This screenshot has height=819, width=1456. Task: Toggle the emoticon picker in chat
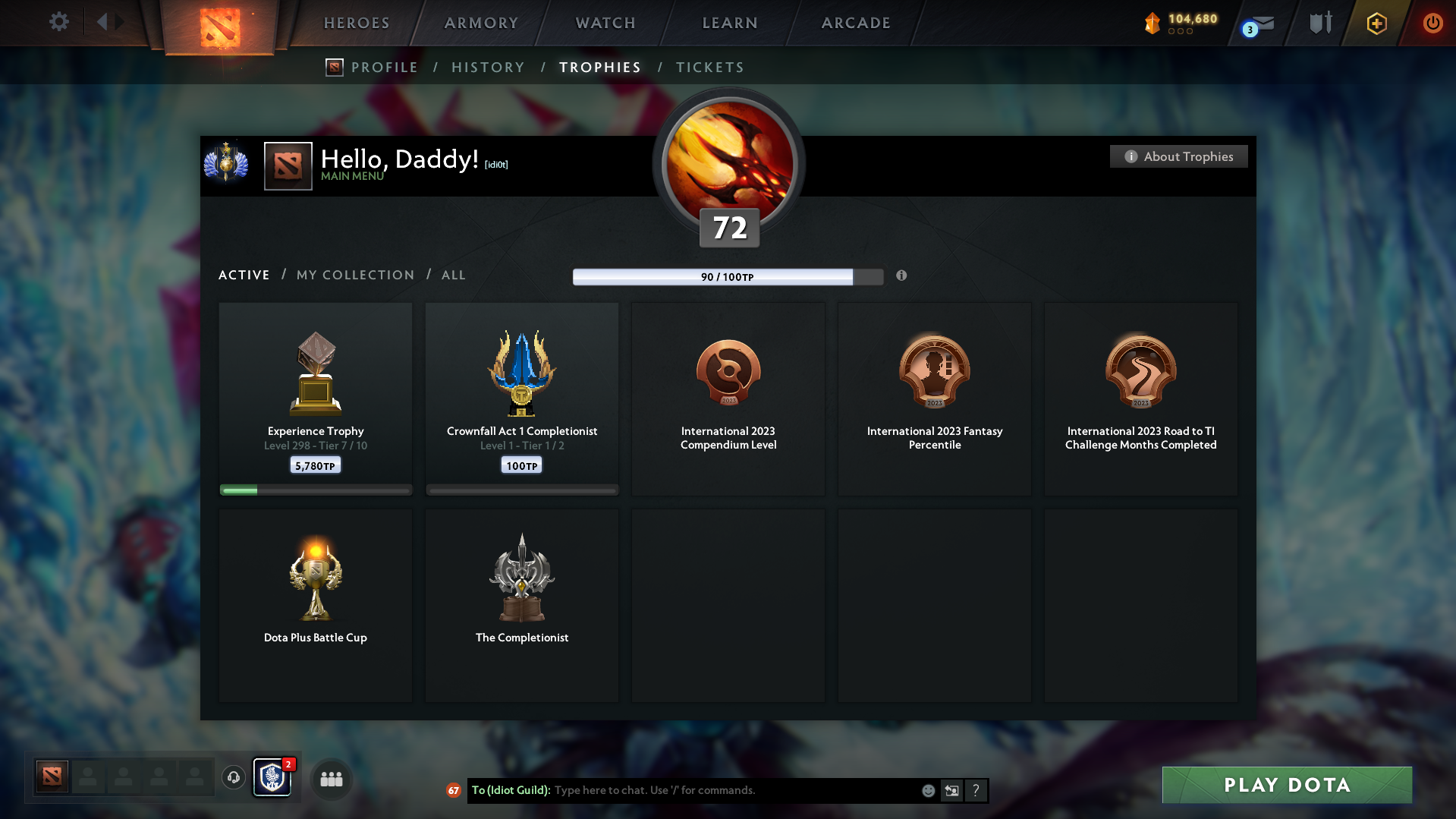tap(928, 790)
